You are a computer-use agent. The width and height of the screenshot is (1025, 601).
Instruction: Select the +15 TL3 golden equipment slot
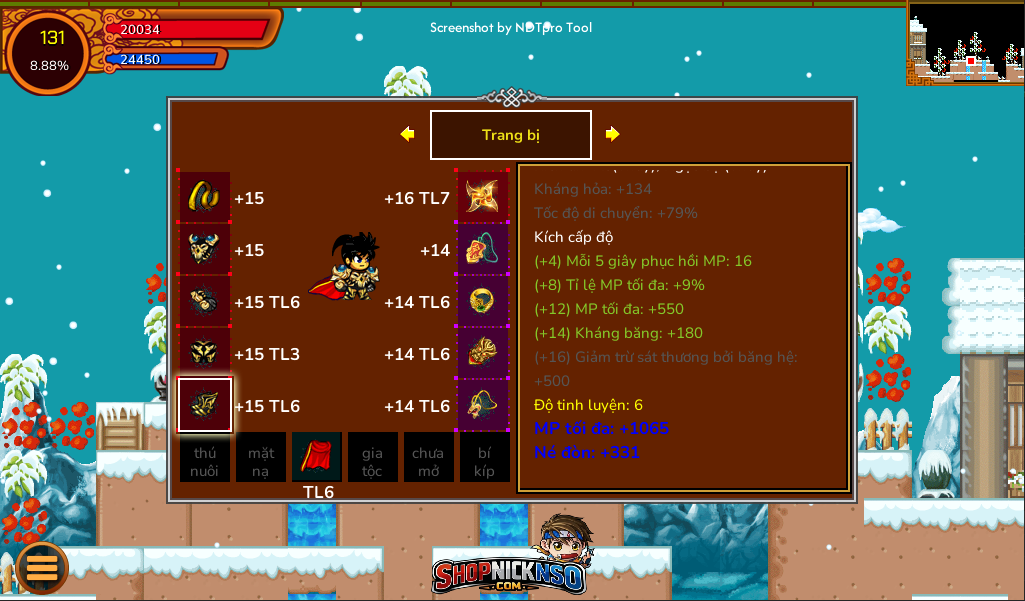click(x=205, y=353)
